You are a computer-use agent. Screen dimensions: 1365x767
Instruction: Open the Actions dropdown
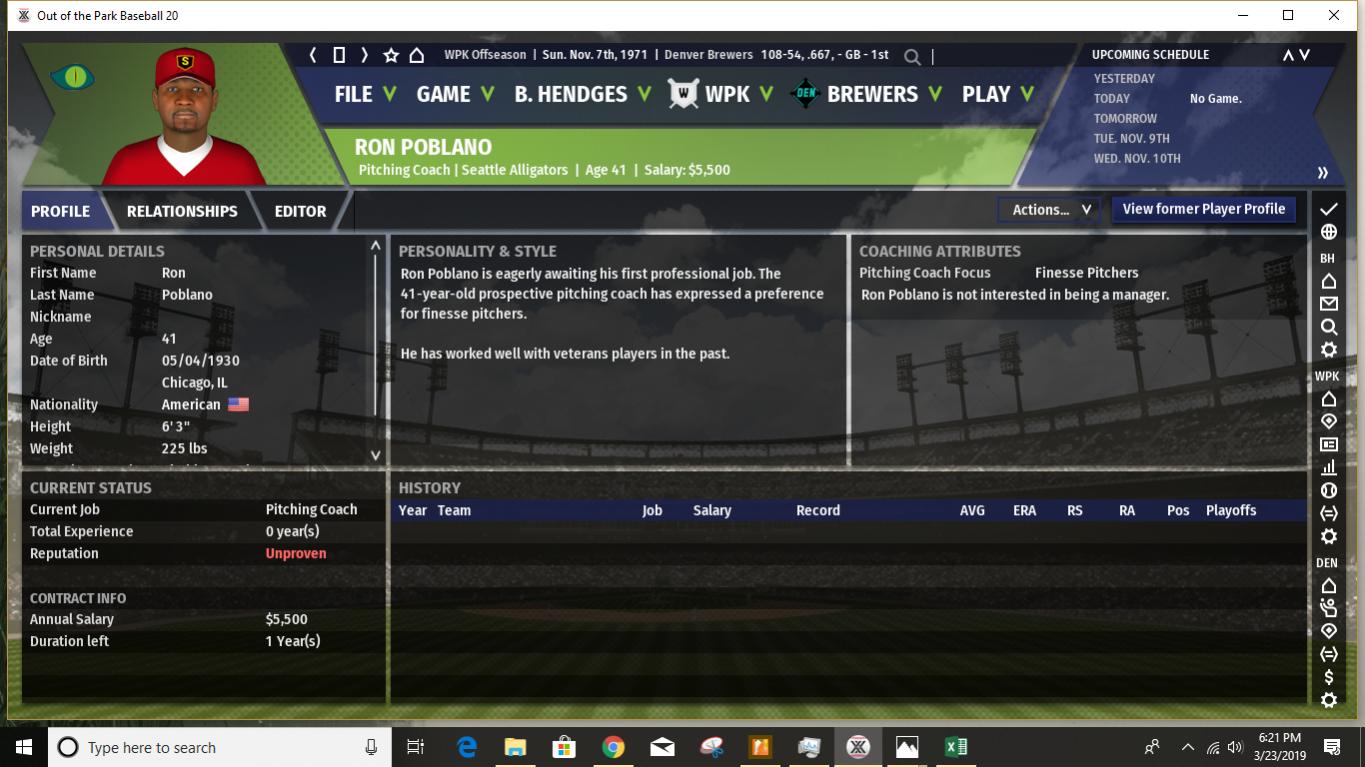[x=1050, y=210]
